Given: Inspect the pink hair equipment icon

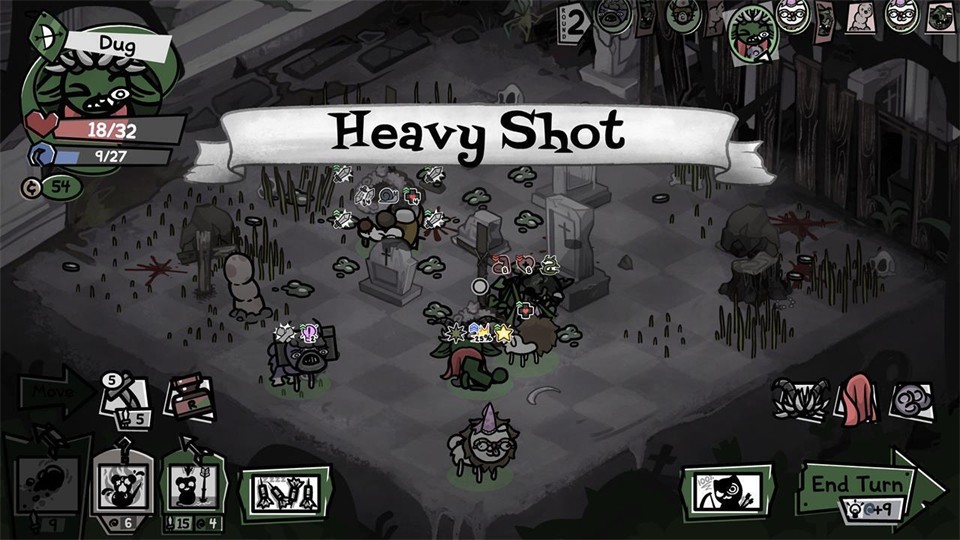Looking at the screenshot, I should [x=859, y=400].
